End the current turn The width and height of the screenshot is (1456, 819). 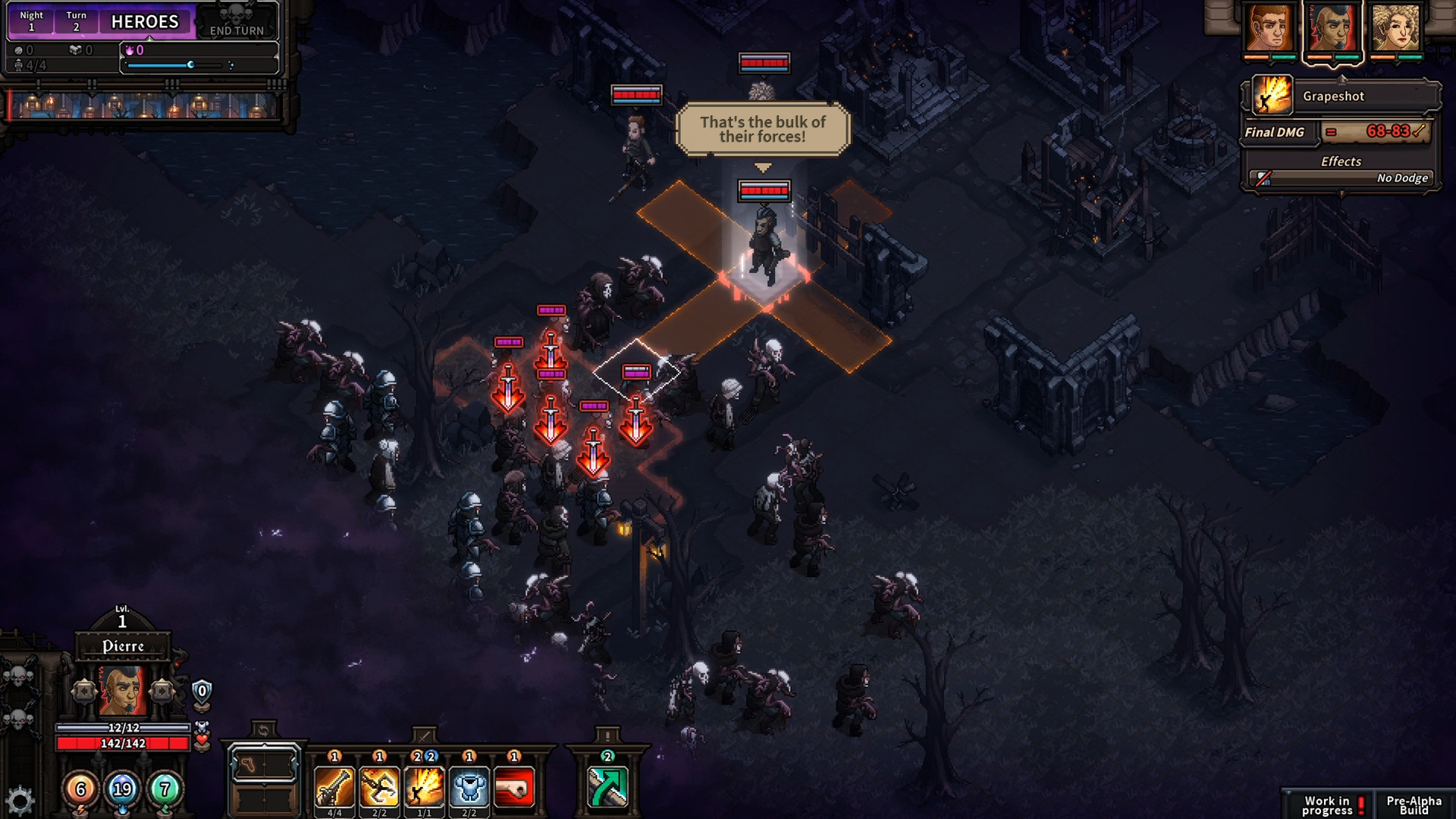[x=237, y=23]
